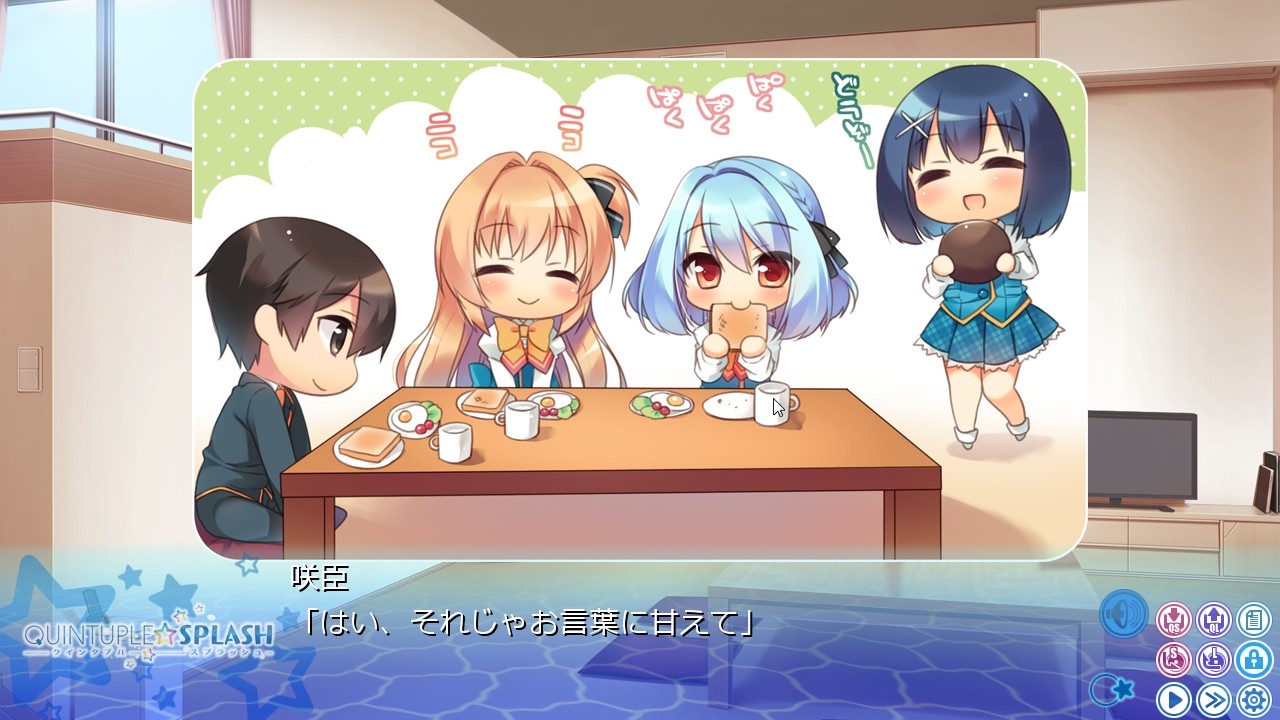Screen dimensions: 1280x720
Task: Start auto-read mode with the play button
Action: point(1175,699)
